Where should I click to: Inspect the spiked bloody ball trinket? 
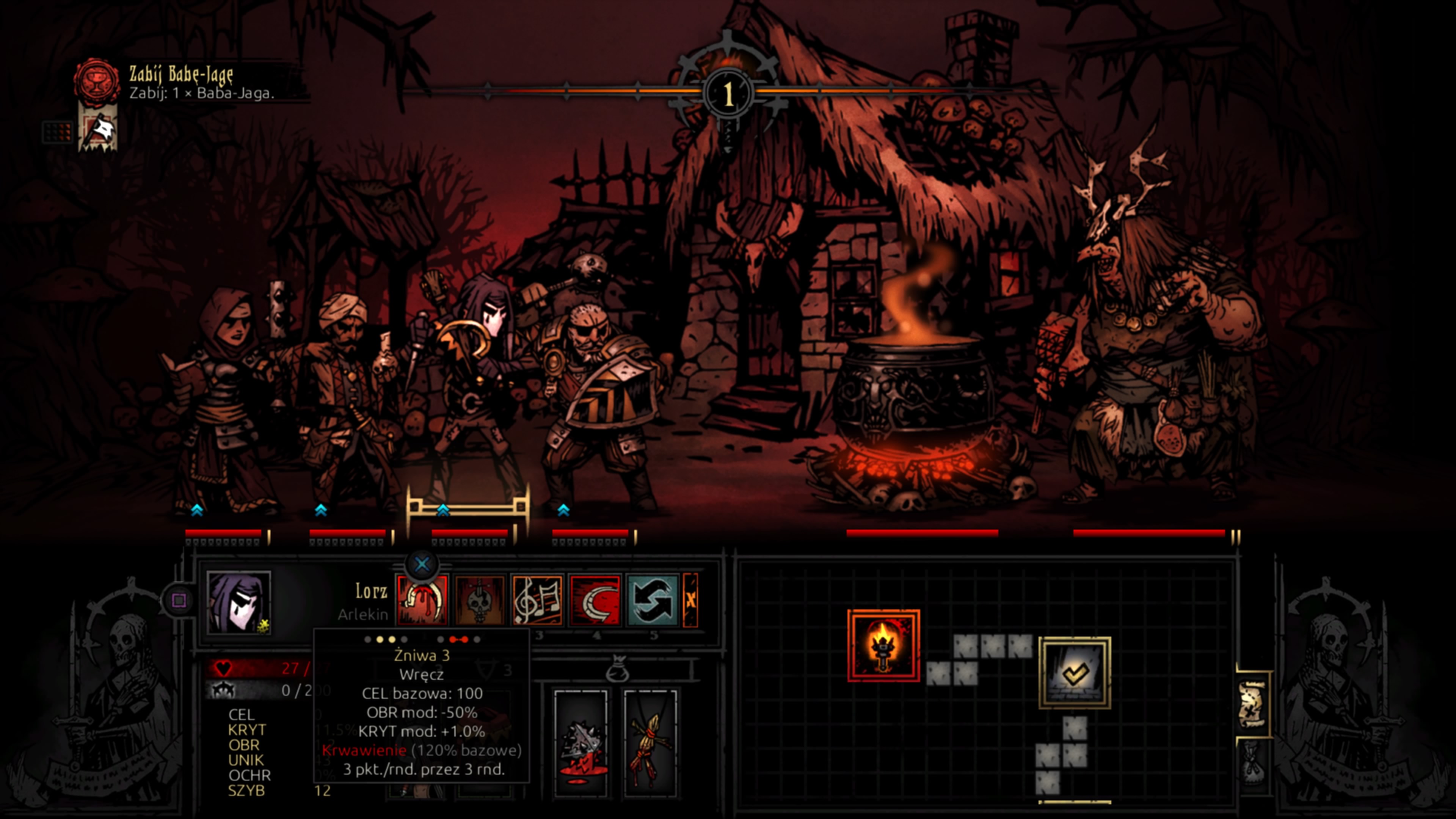click(x=581, y=743)
